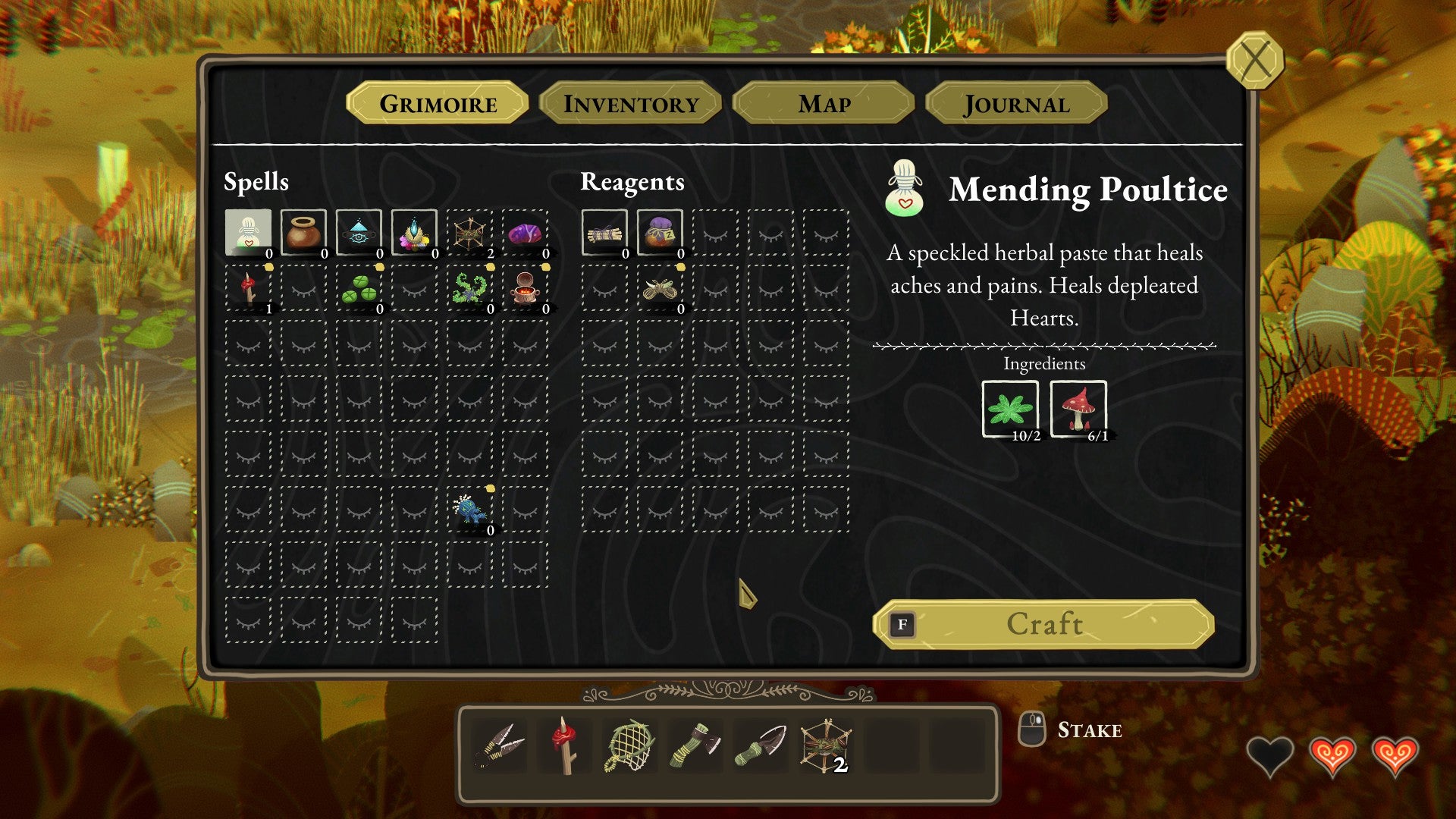Viewport: 1456px width, 819px height.
Task: Select the bundled sticks reagent
Action: coord(604,233)
